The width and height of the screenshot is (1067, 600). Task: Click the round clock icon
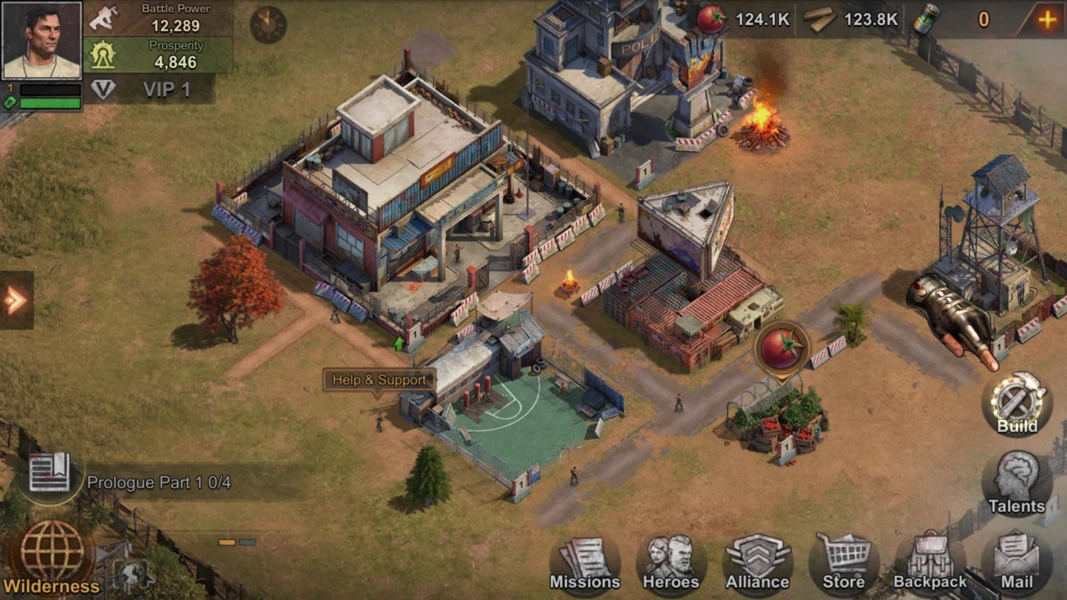[268, 24]
